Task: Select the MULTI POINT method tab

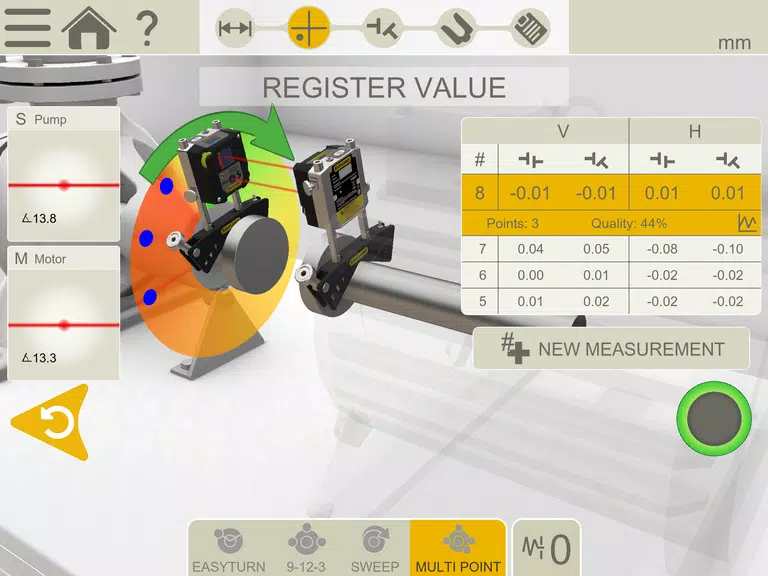Action: (457, 548)
